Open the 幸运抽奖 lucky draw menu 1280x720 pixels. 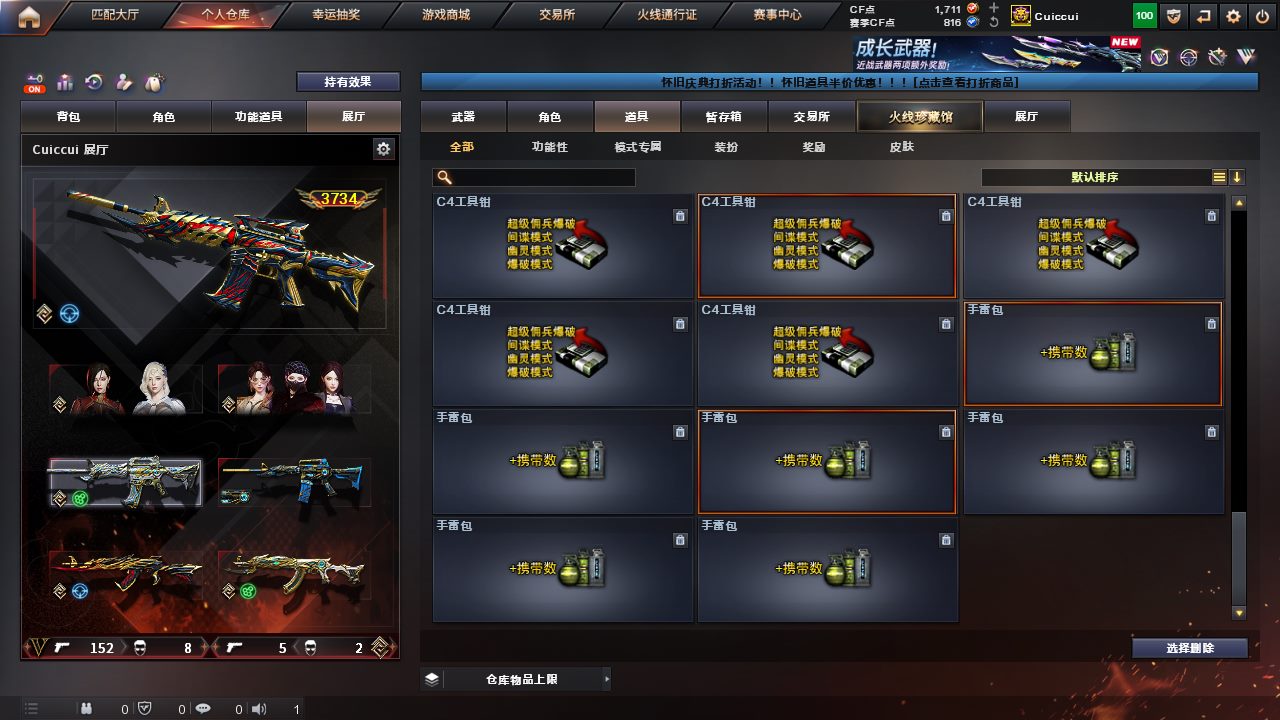335,15
